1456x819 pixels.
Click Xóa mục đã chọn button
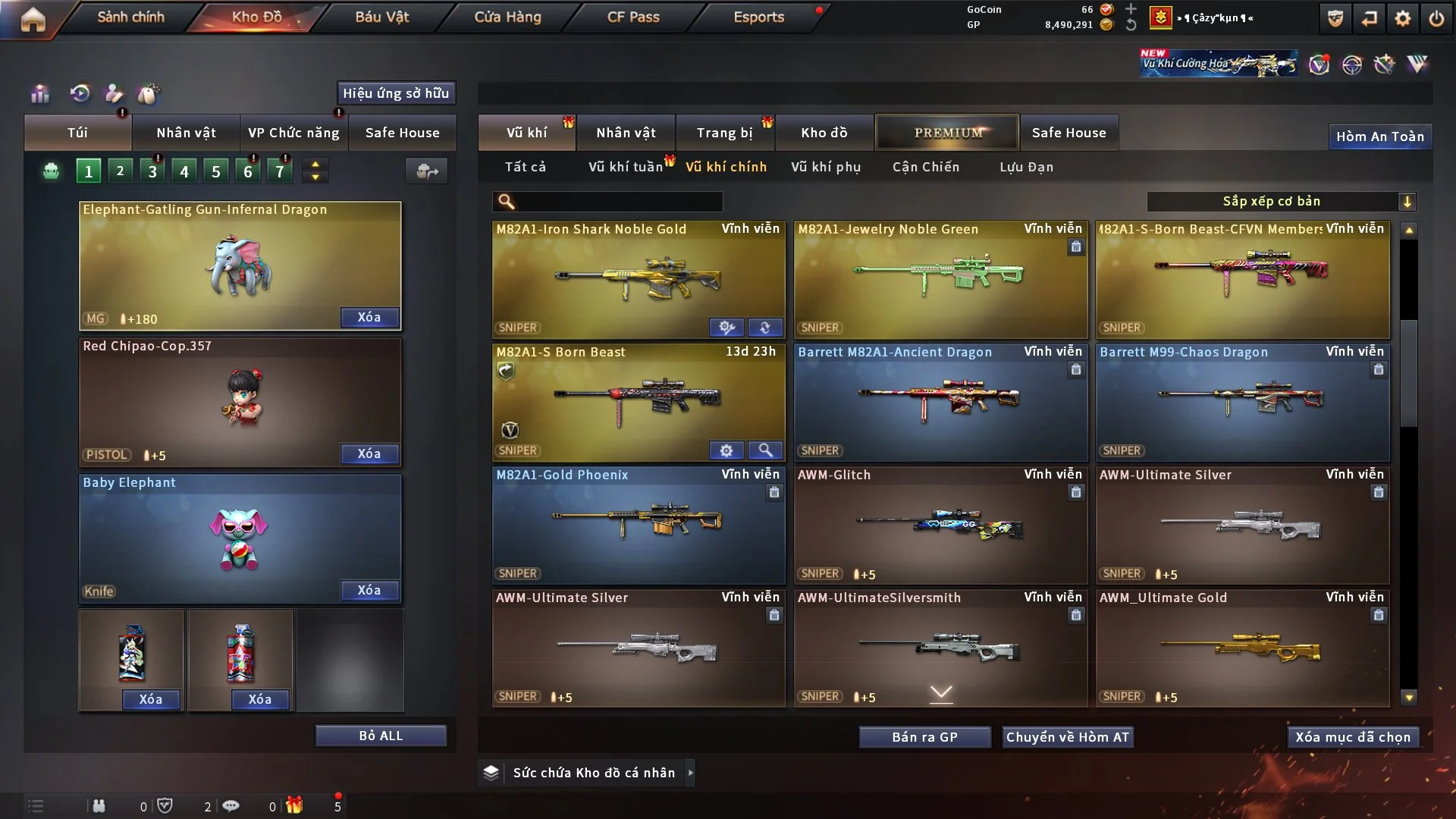coord(1353,737)
